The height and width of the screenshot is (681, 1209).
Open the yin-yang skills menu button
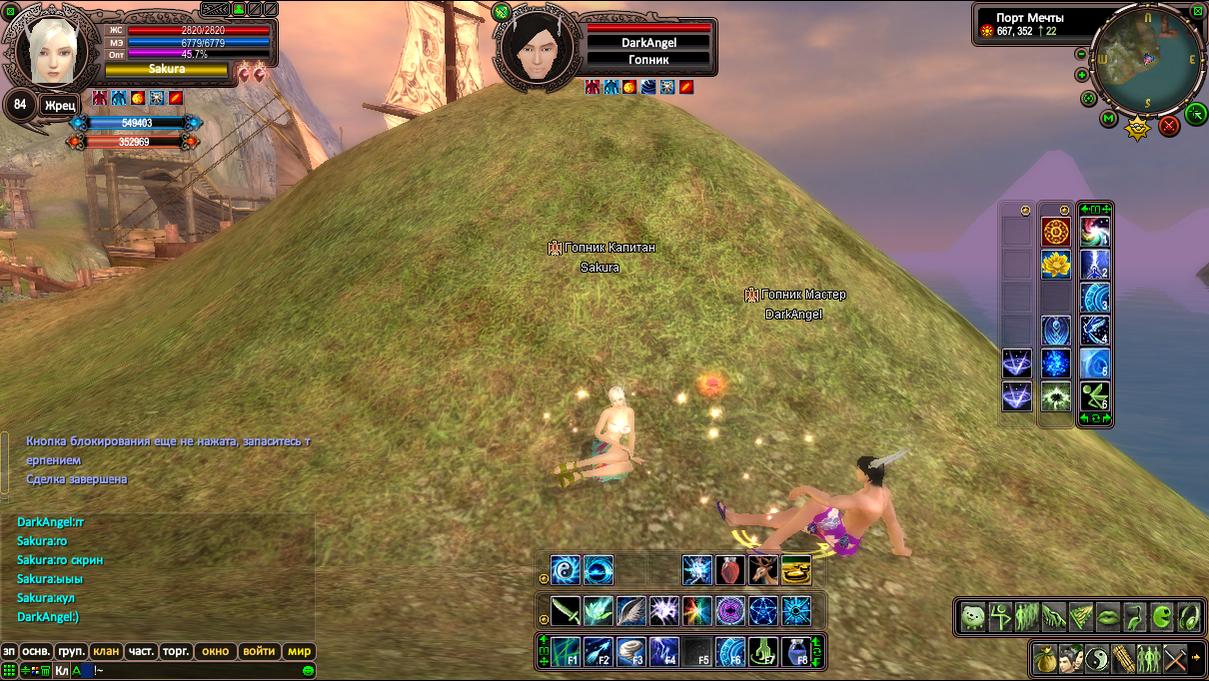pyautogui.click(x=1098, y=659)
